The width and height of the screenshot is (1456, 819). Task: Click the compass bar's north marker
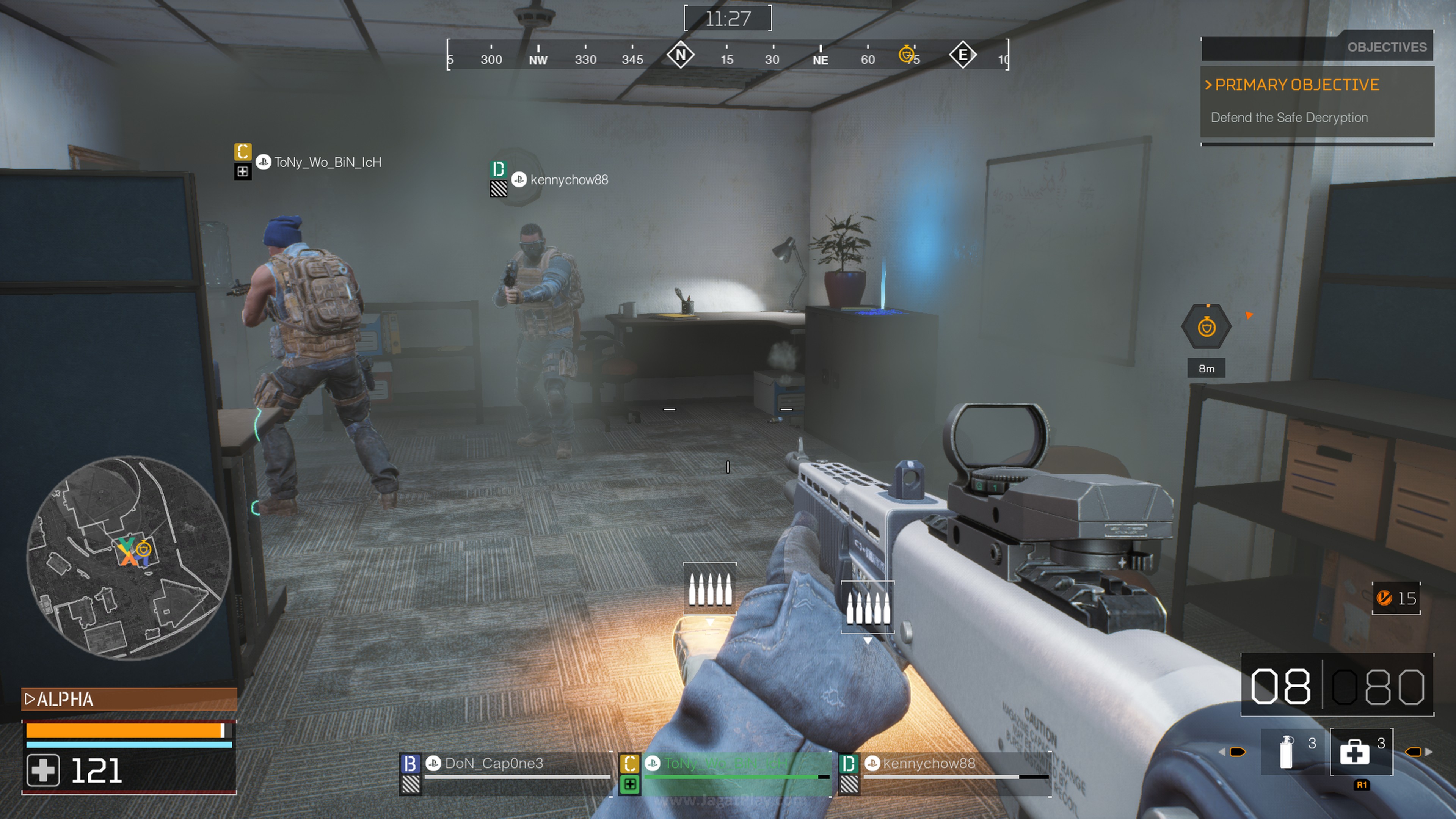tap(681, 55)
